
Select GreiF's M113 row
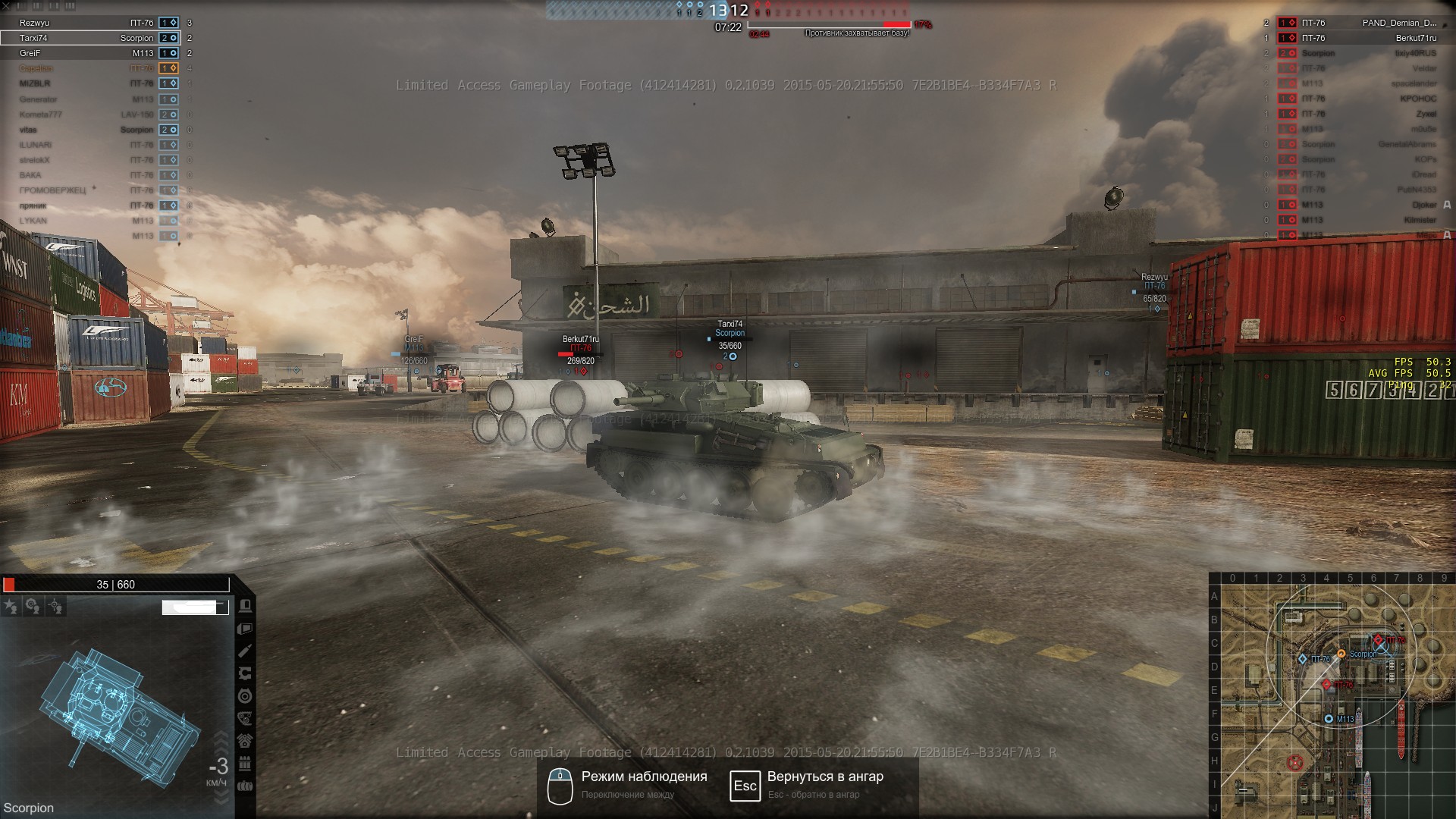(x=89, y=53)
